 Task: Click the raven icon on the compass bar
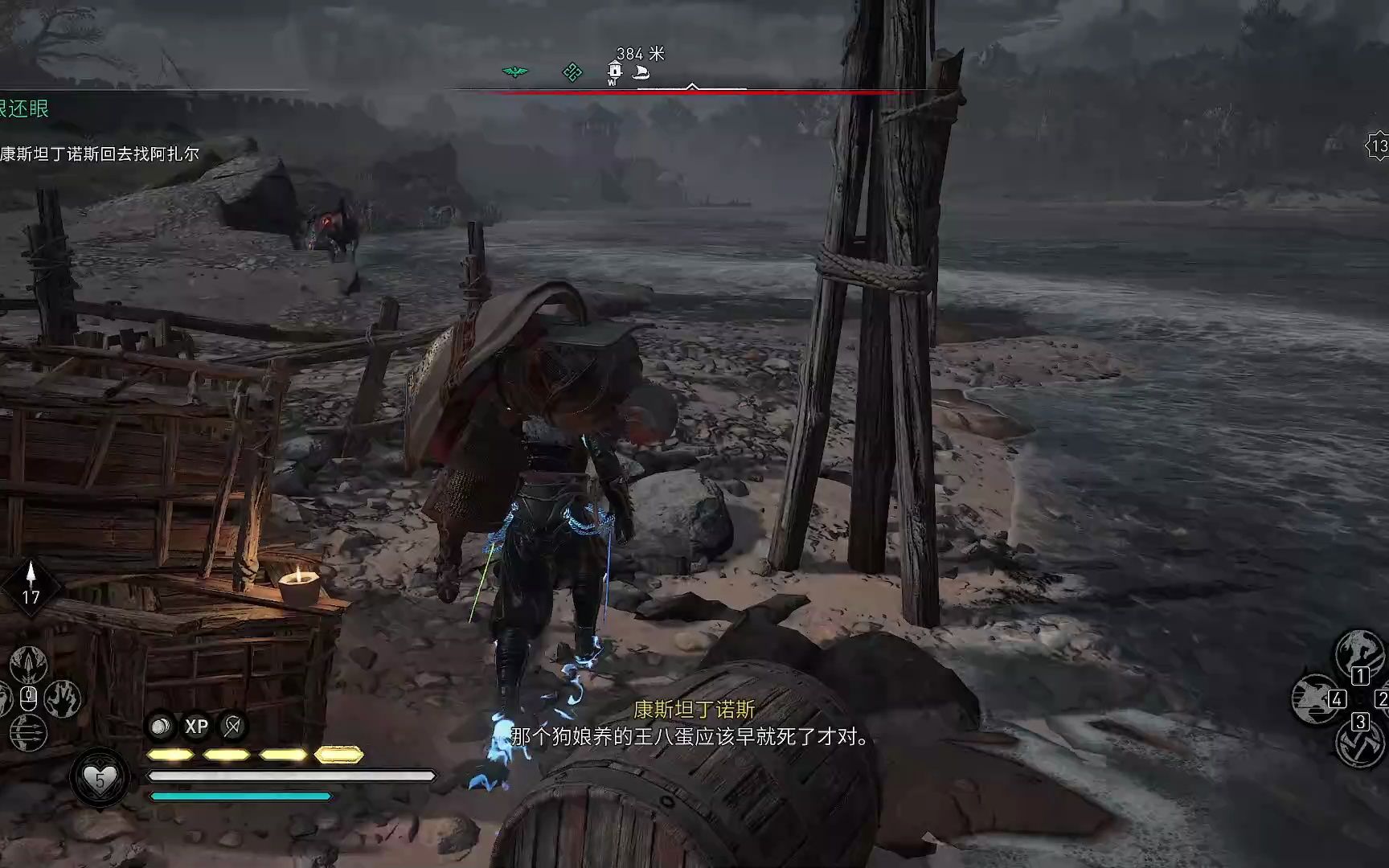click(x=515, y=71)
